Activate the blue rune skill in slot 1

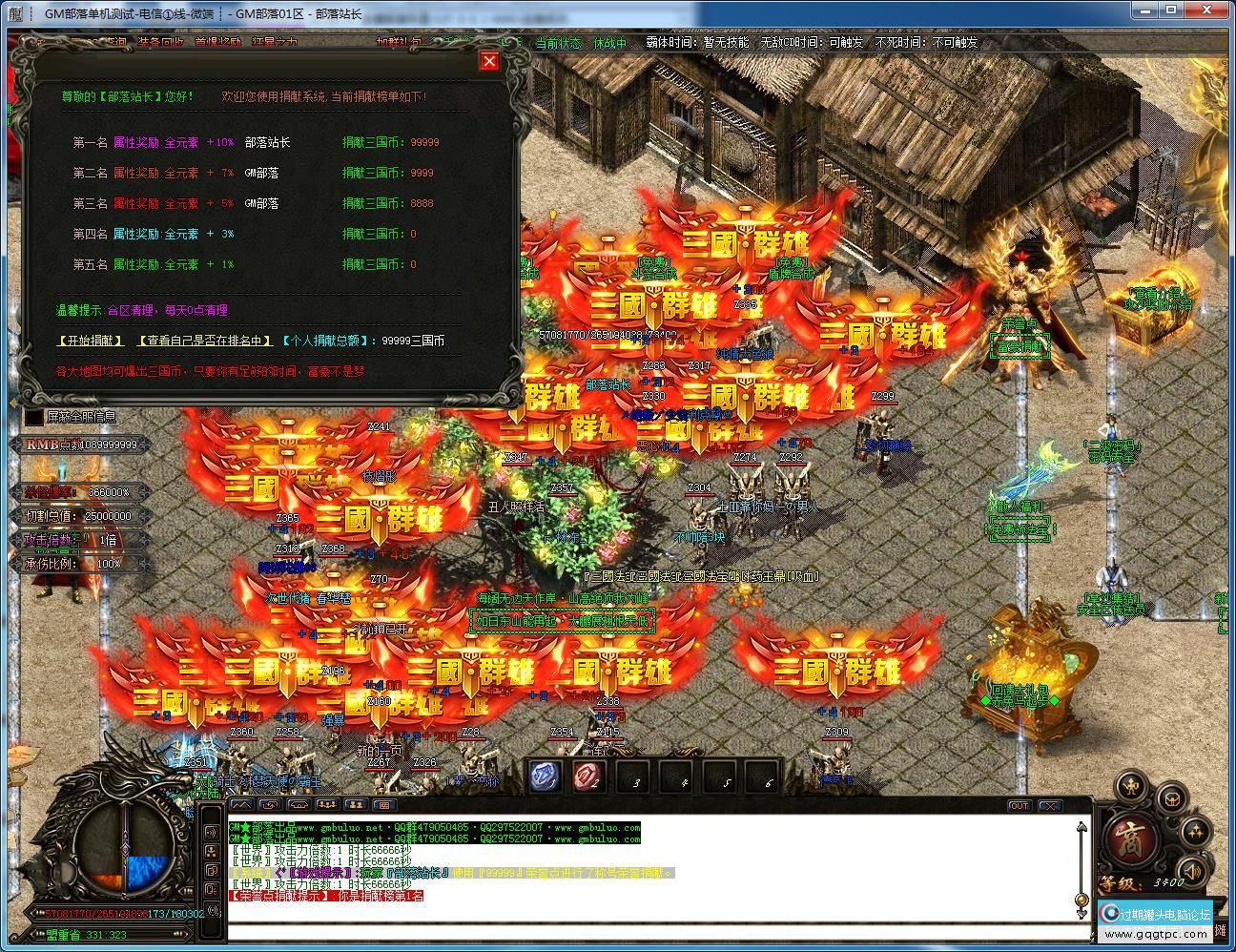pos(546,776)
